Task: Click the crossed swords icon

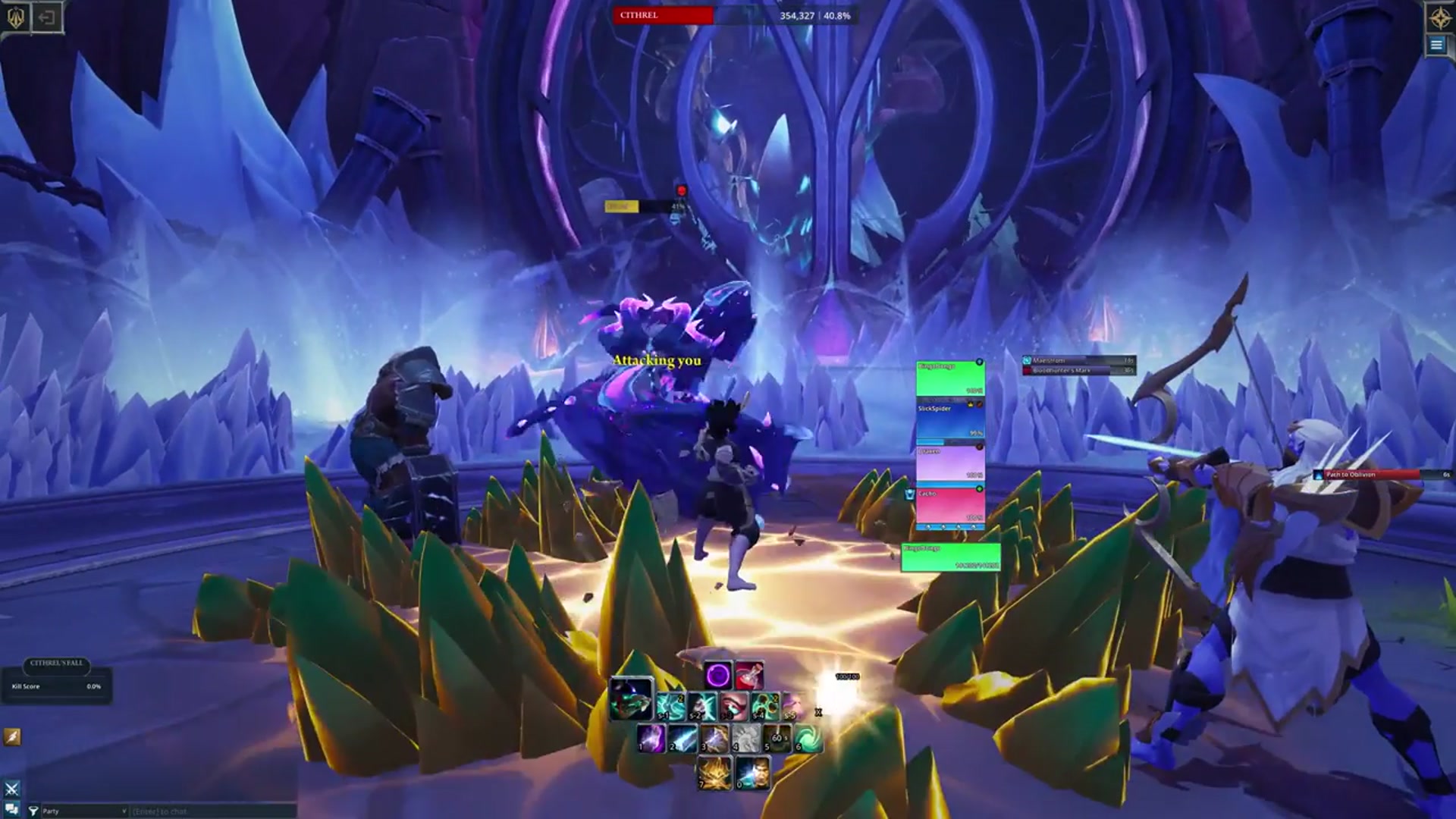Action: pyautogui.click(x=11, y=789)
